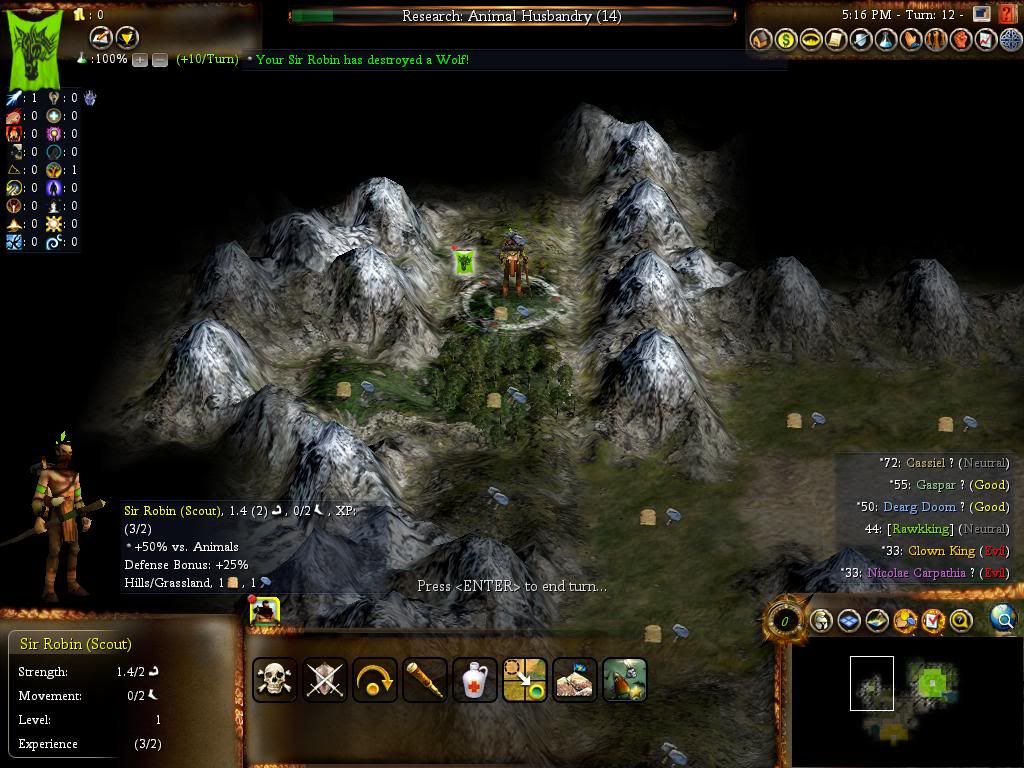
Task: Select the go-to move mode icon
Action: (x=525, y=680)
